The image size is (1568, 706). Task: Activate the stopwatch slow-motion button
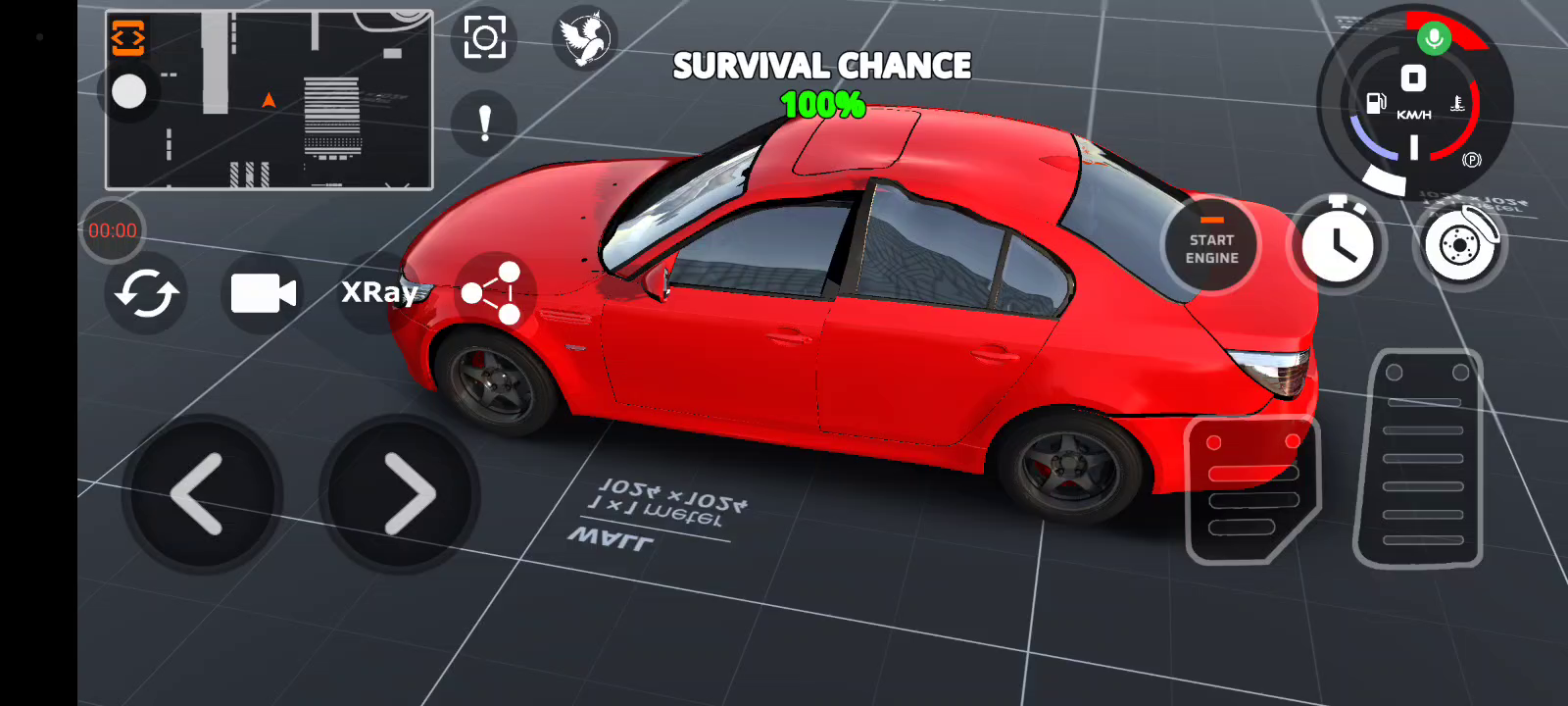[1338, 244]
